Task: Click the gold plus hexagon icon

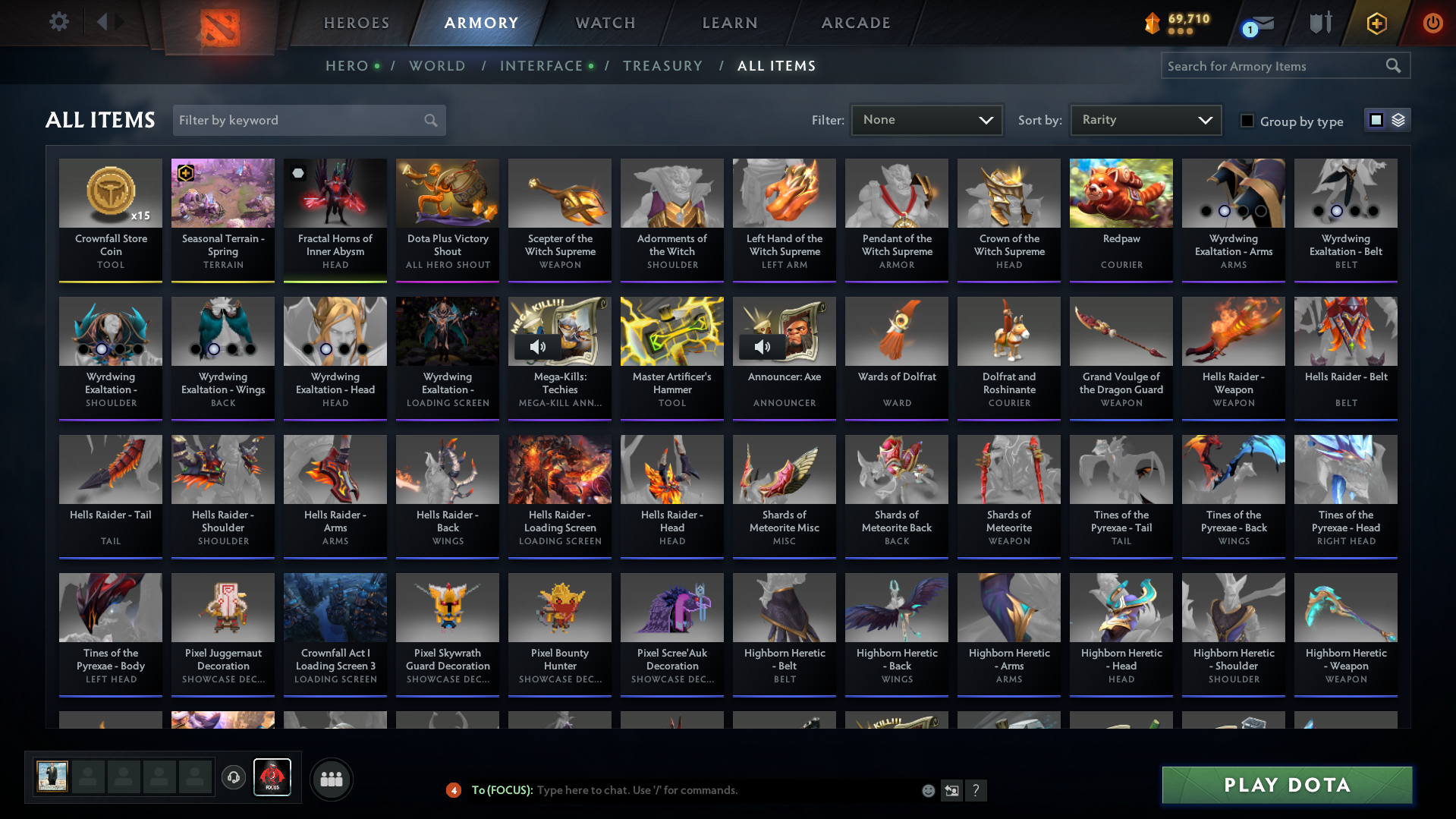Action: 1376,23
